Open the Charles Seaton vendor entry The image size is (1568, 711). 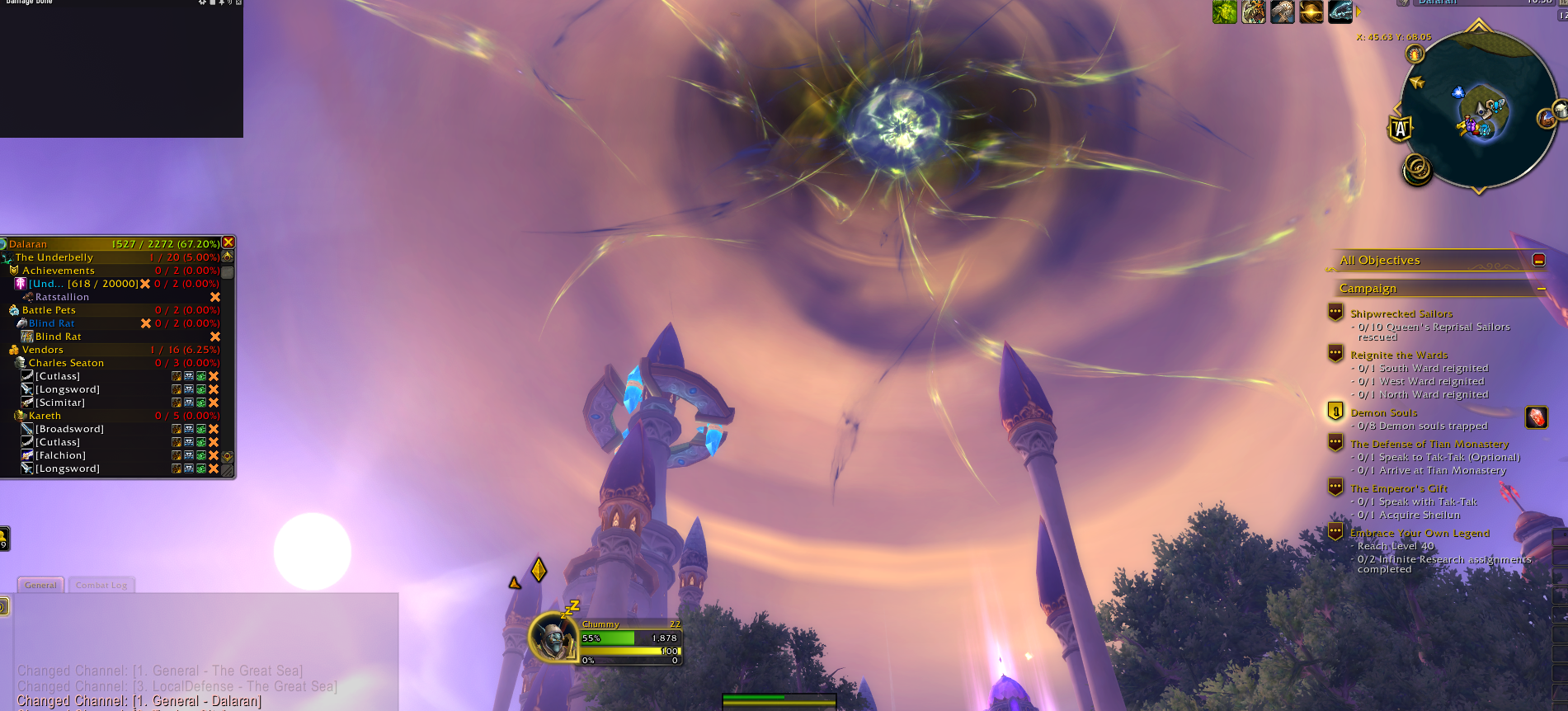pyautogui.click(x=66, y=363)
